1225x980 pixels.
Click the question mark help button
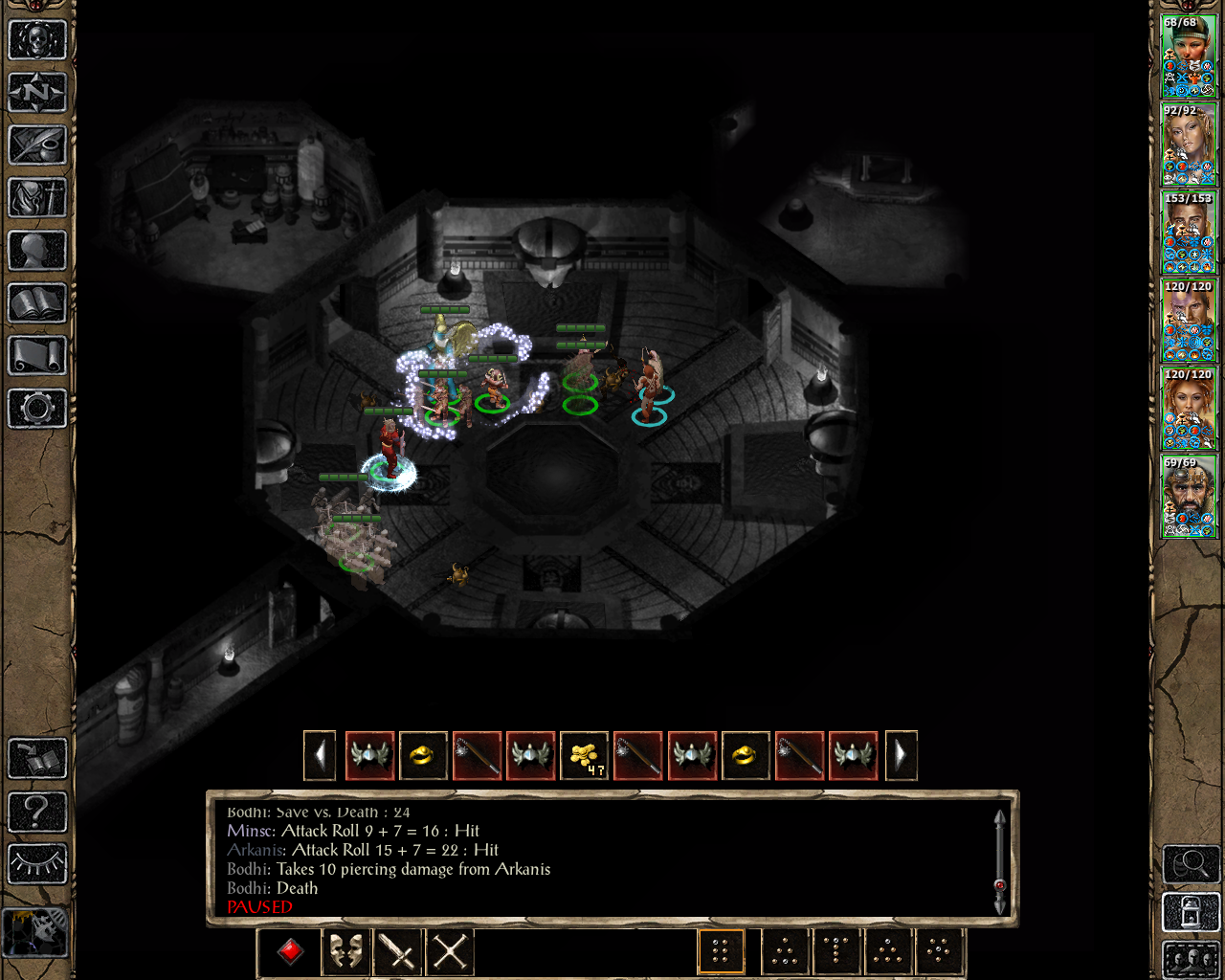pos(37,812)
